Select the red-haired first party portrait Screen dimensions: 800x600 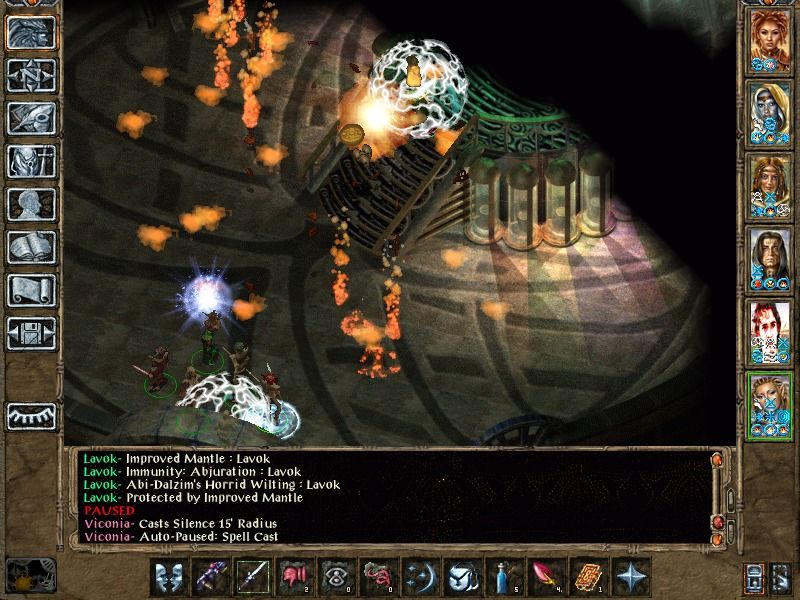click(769, 41)
